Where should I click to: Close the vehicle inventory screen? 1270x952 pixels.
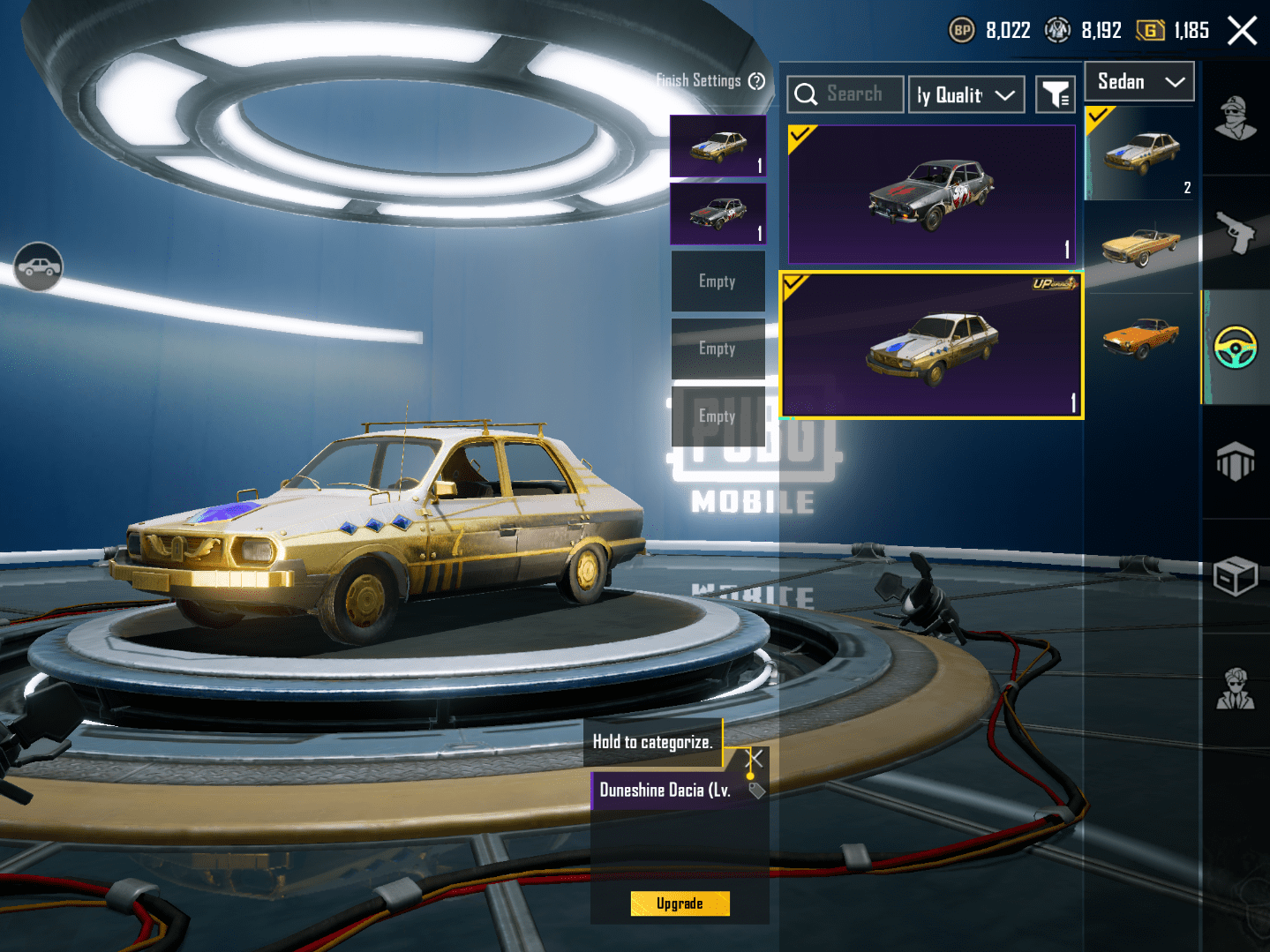1242,31
